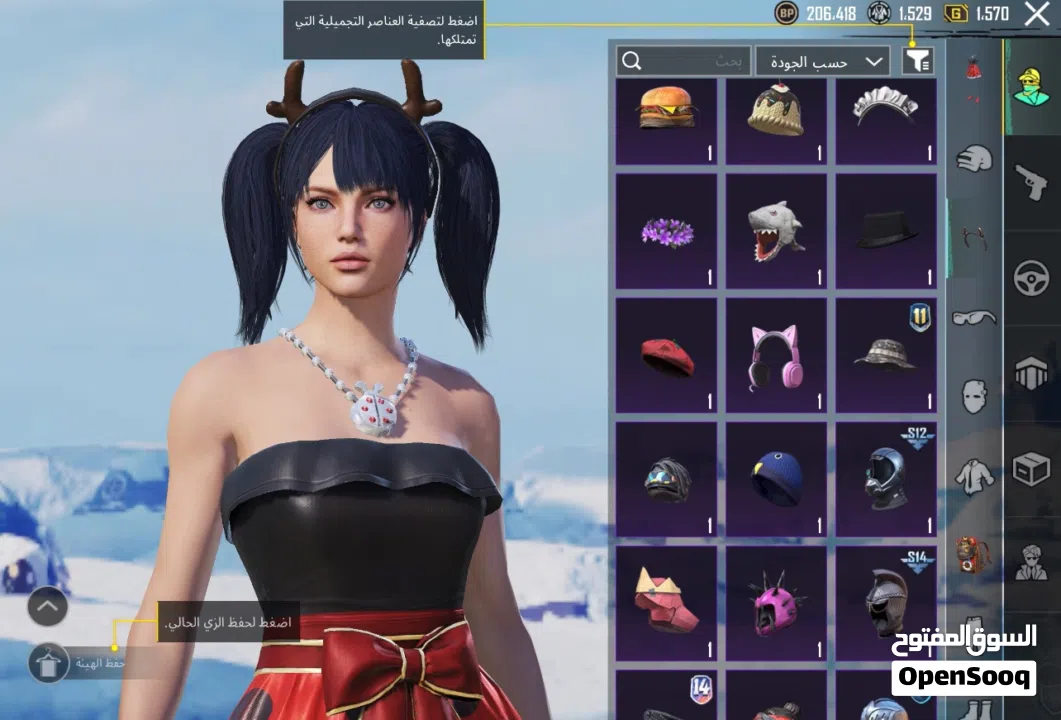Open the cosmetic filter funnel button

[918, 61]
